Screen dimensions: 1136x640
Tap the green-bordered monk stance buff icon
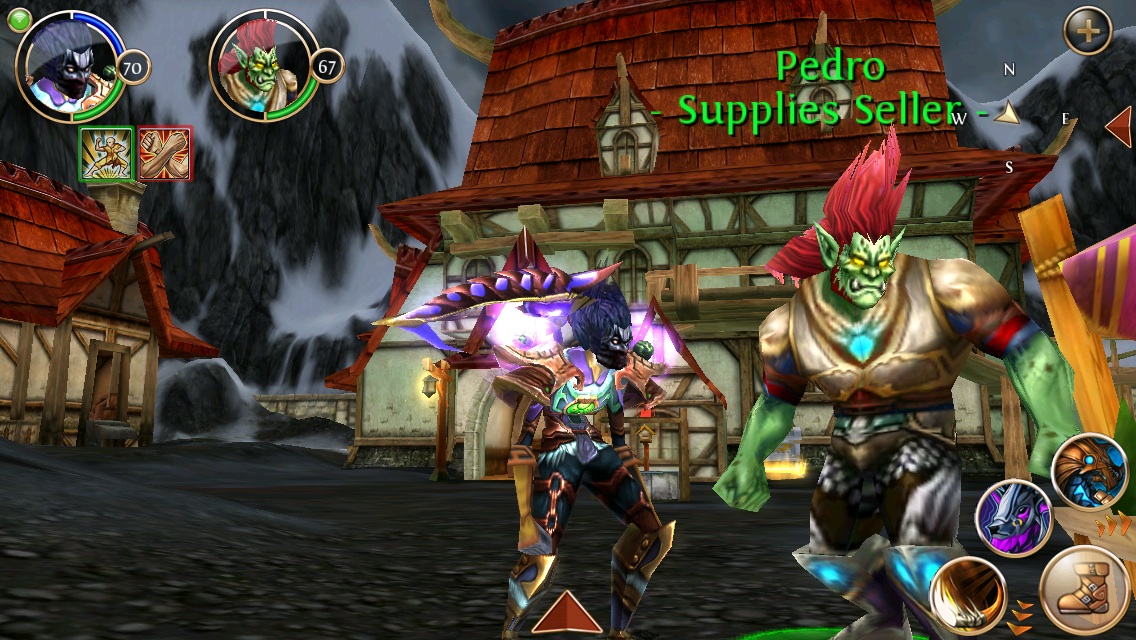(x=106, y=155)
